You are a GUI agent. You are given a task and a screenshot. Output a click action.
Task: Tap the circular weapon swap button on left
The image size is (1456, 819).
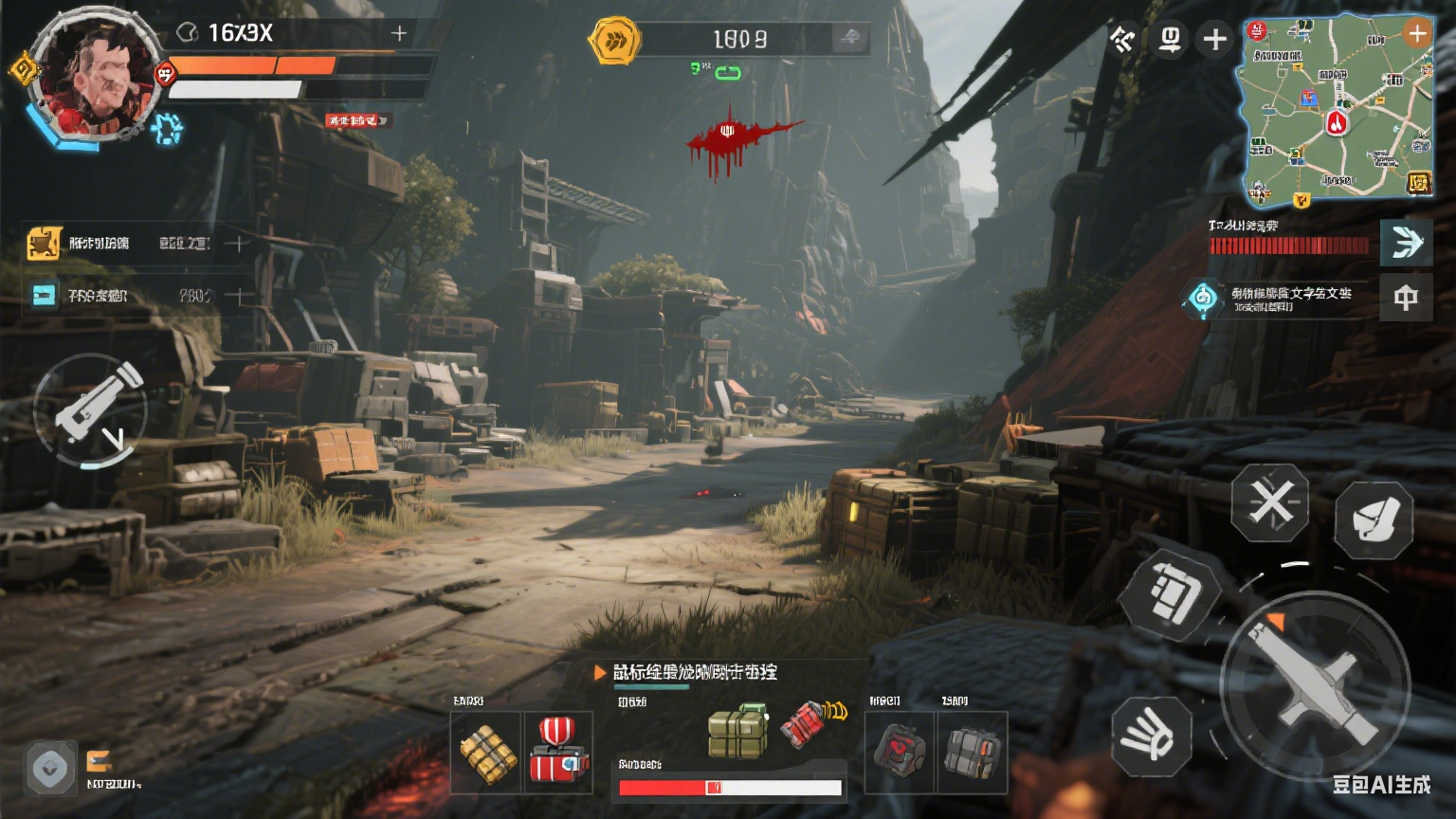[x=91, y=410]
